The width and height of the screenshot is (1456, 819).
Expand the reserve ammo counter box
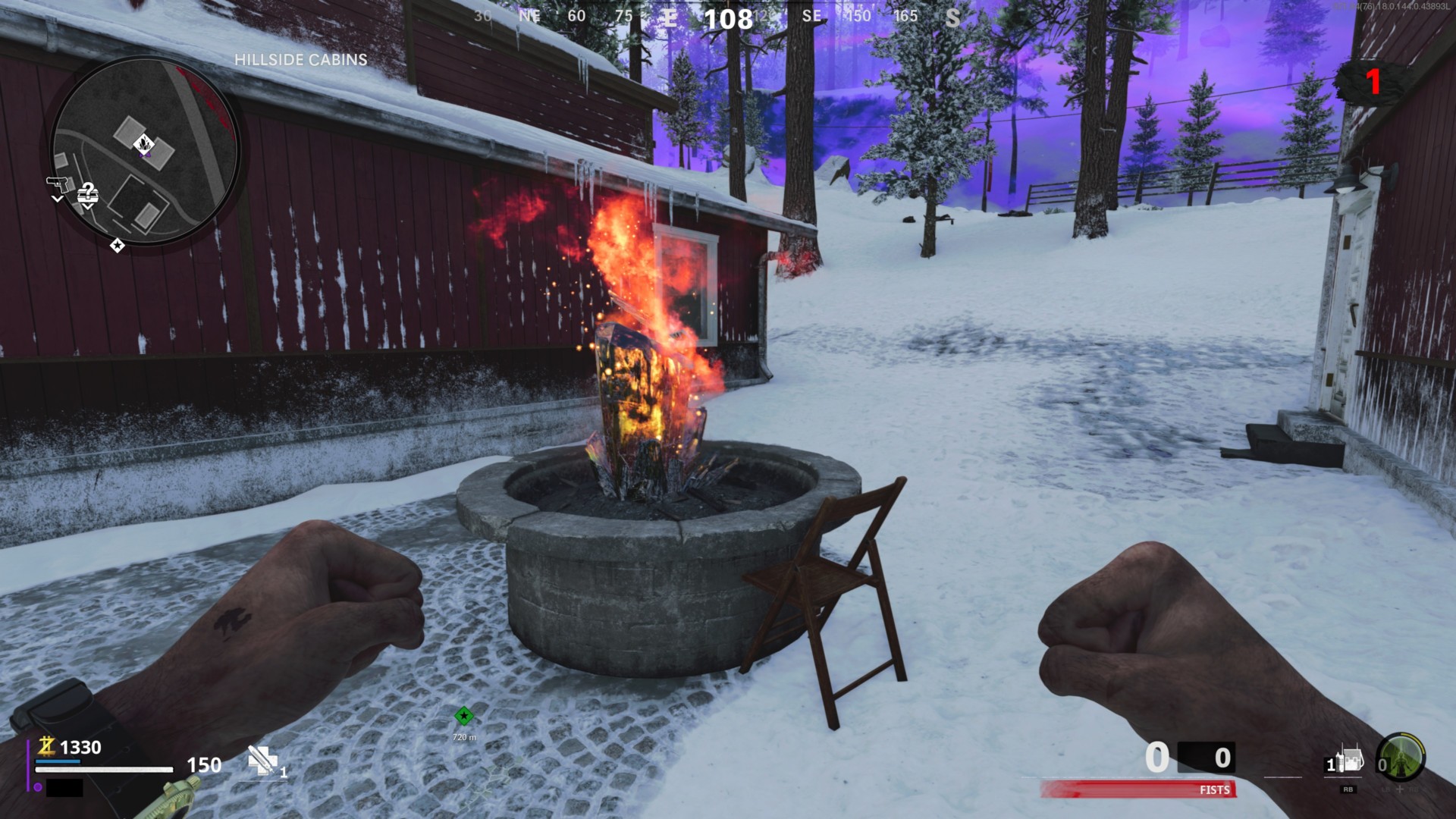point(1207,757)
